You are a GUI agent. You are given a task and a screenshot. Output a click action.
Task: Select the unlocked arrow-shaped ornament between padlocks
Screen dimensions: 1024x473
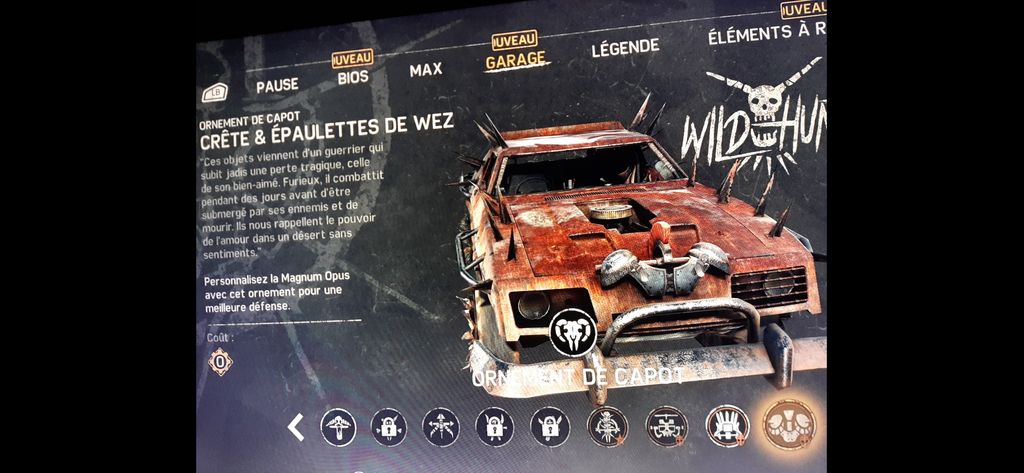click(441, 427)
